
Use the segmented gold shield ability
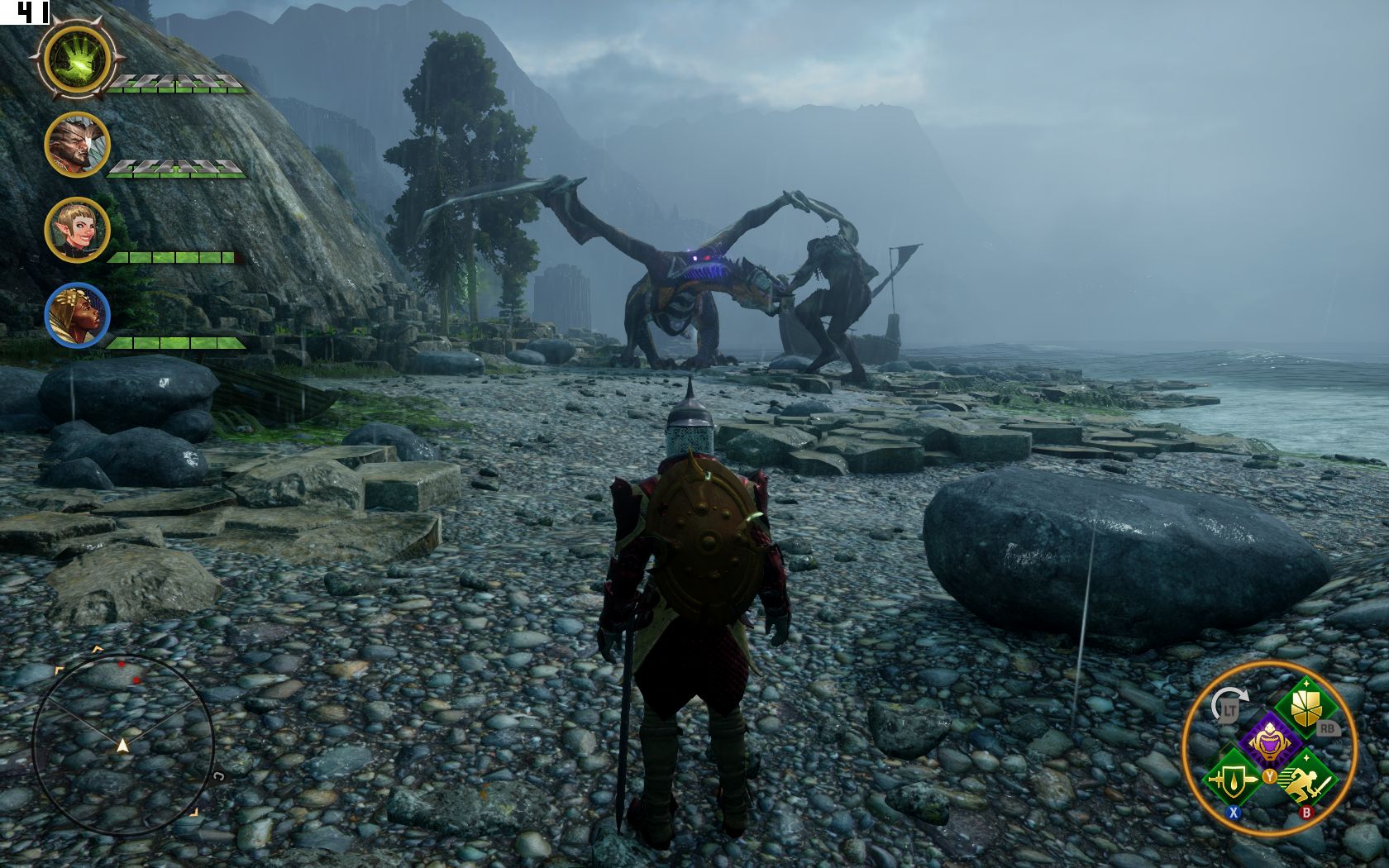pos(1305,708)
